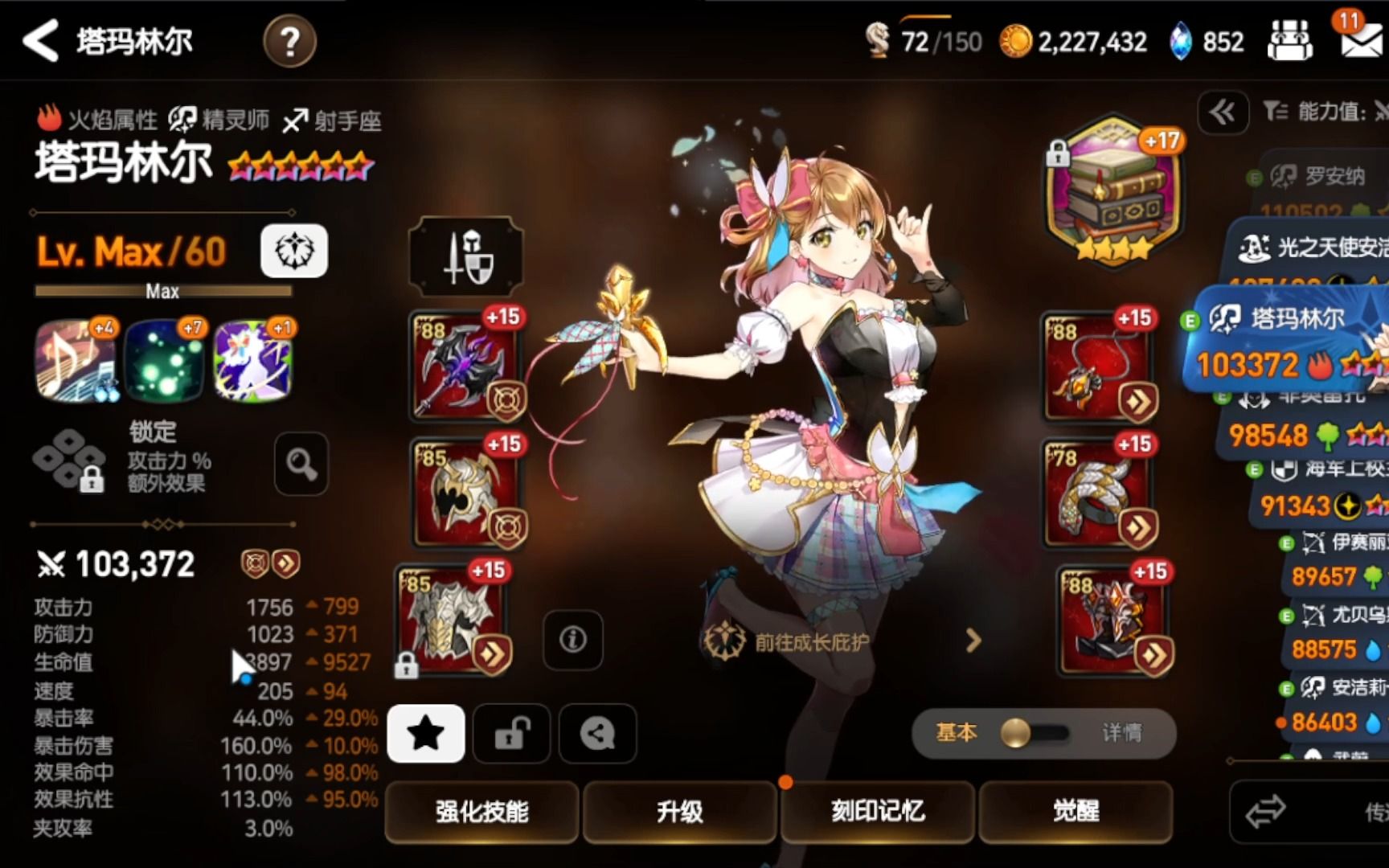Toggle the hero lock padlock button
1389x868 pixels.
point(511,733)
